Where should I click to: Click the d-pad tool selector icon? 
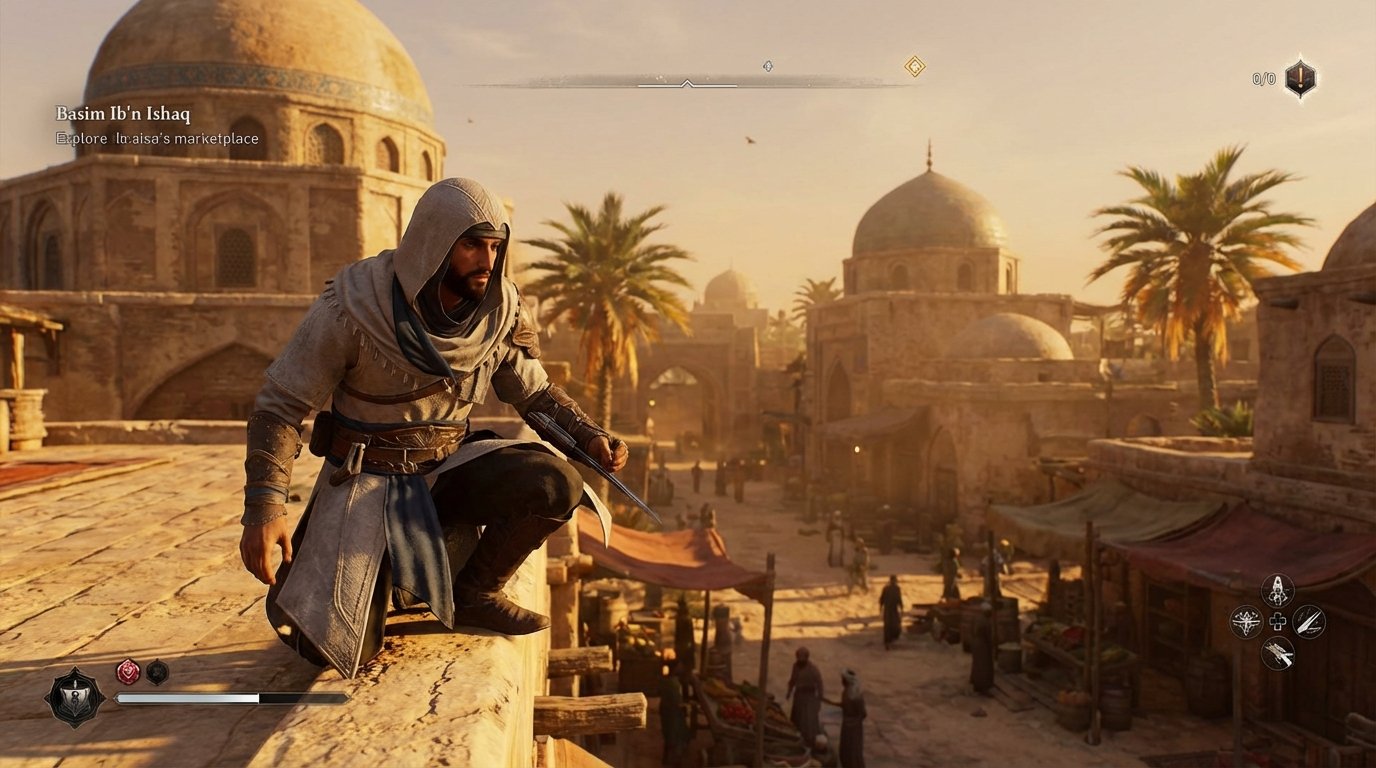(x=1277, y=621)
